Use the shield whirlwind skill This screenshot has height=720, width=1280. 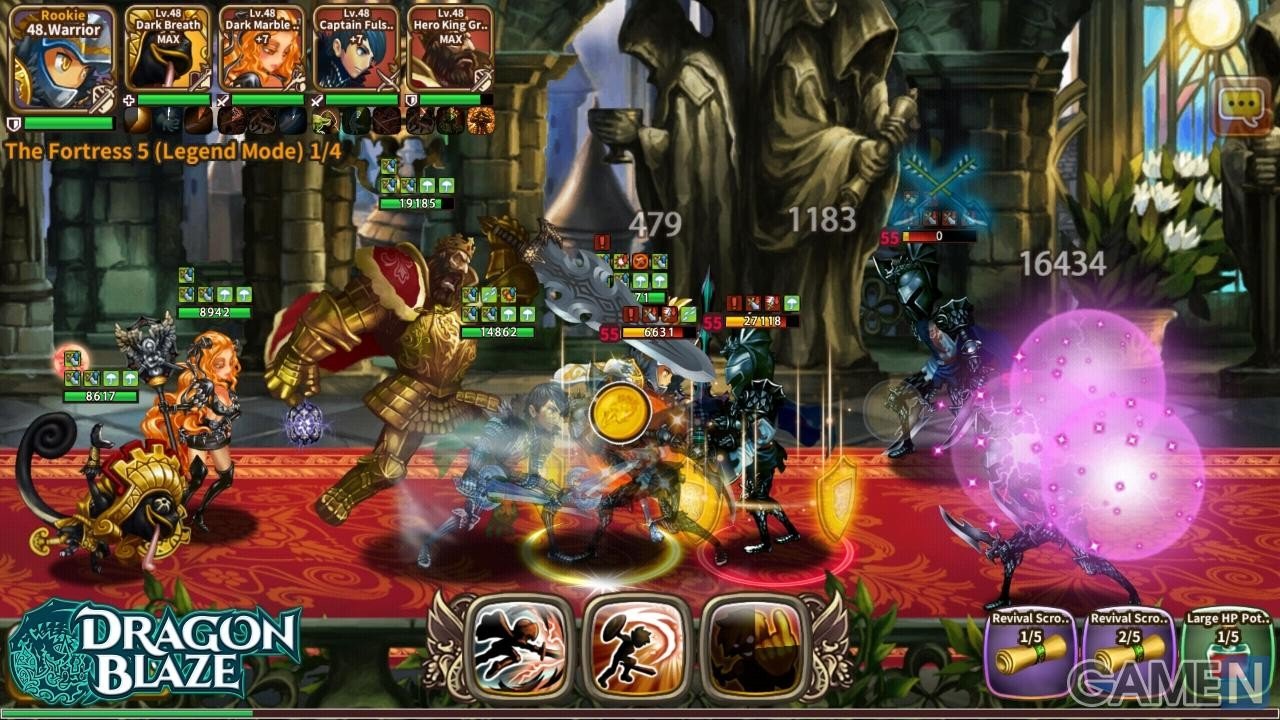[x=637, y=648]
